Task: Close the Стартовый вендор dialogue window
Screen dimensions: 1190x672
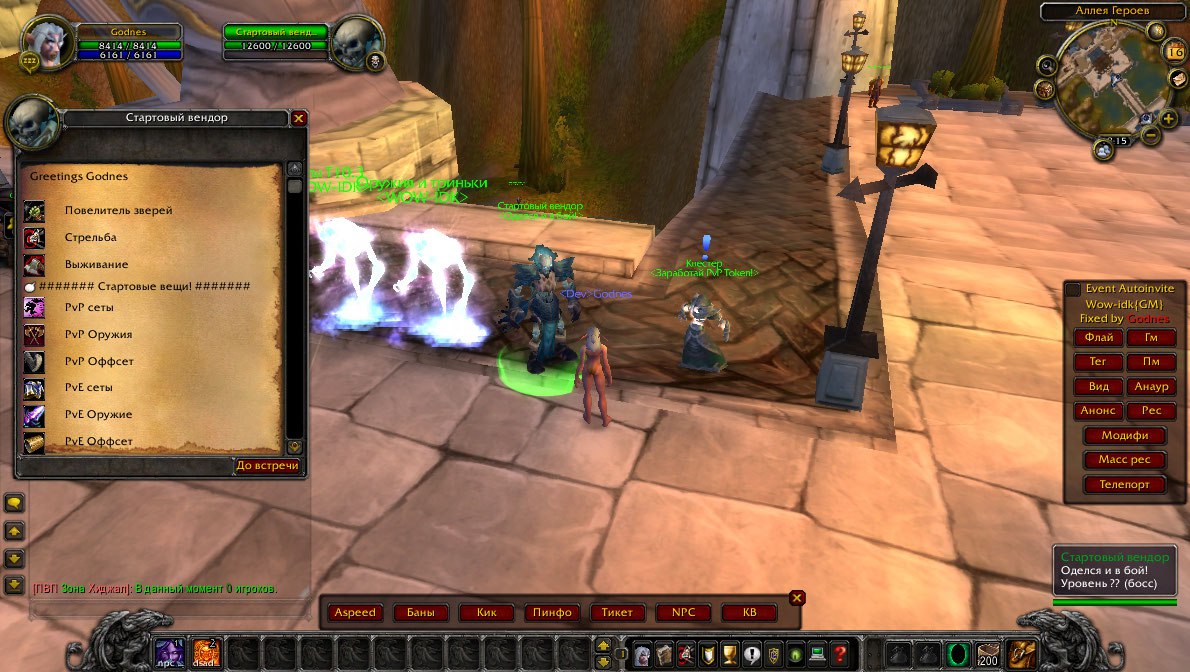Action: [x=298, y=118]
